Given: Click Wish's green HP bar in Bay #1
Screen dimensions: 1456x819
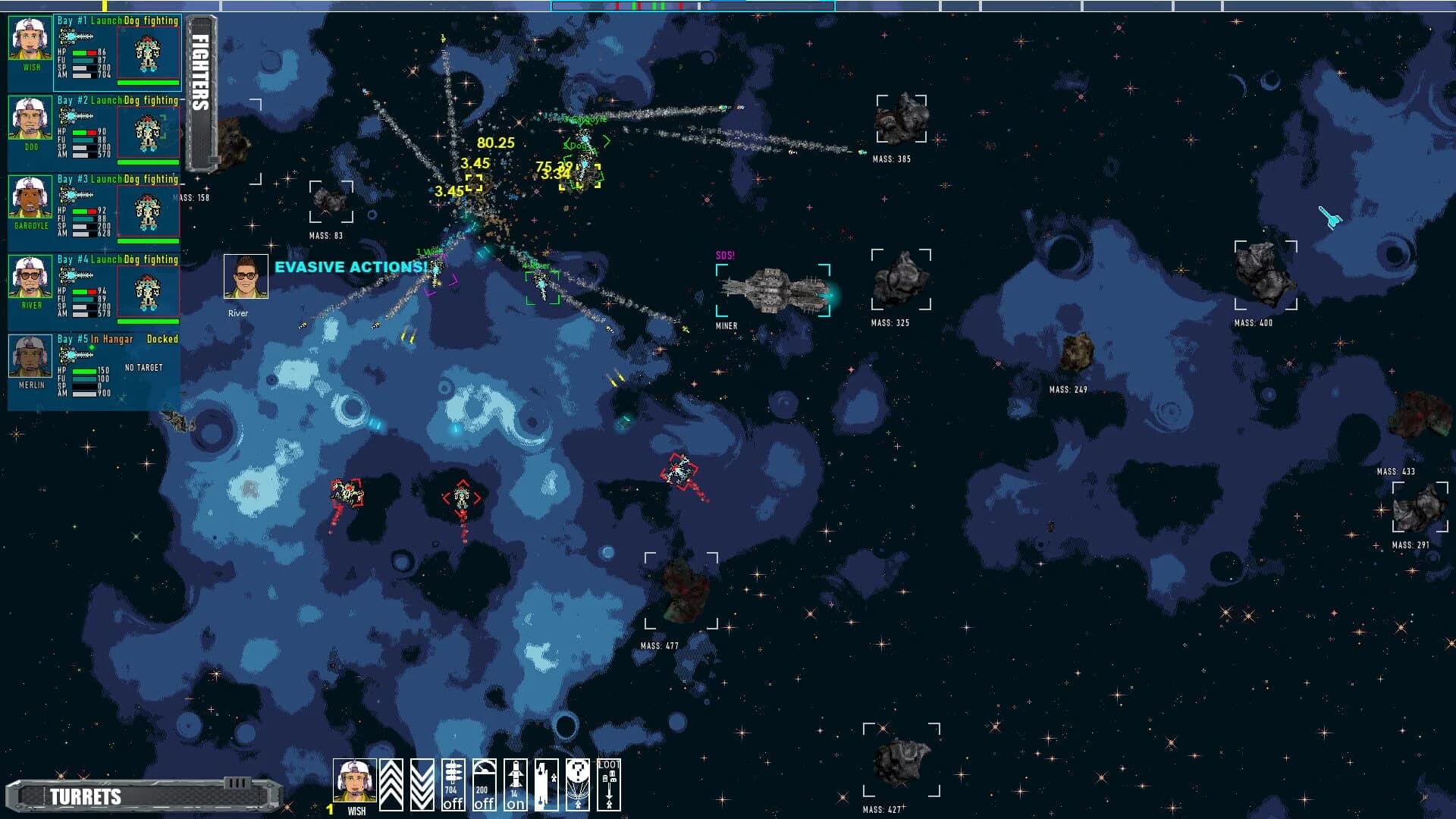Looking at the screenshot, I should click(80, 52).
